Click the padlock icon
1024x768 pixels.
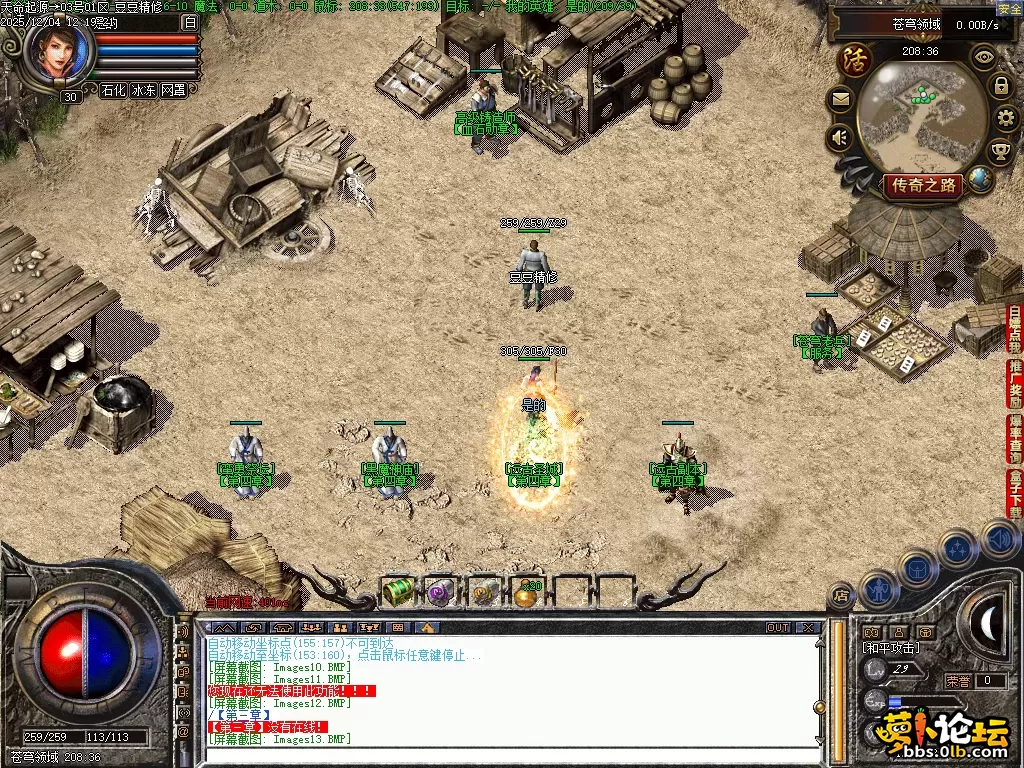(1000, 86)
